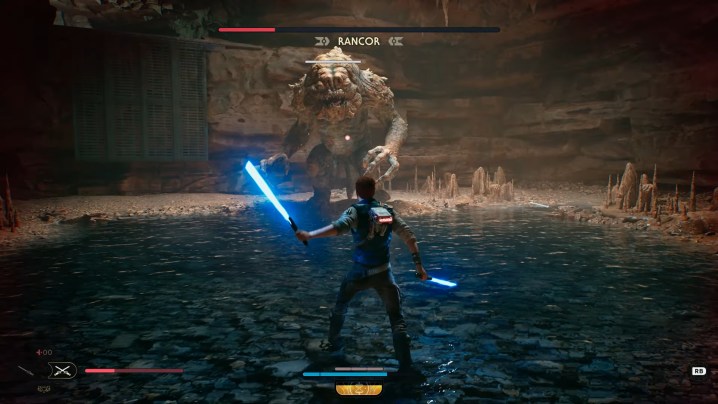Switch to the single-blade stance icon
Viewport: 718px width, 404px height.
(x=25, y=371)
